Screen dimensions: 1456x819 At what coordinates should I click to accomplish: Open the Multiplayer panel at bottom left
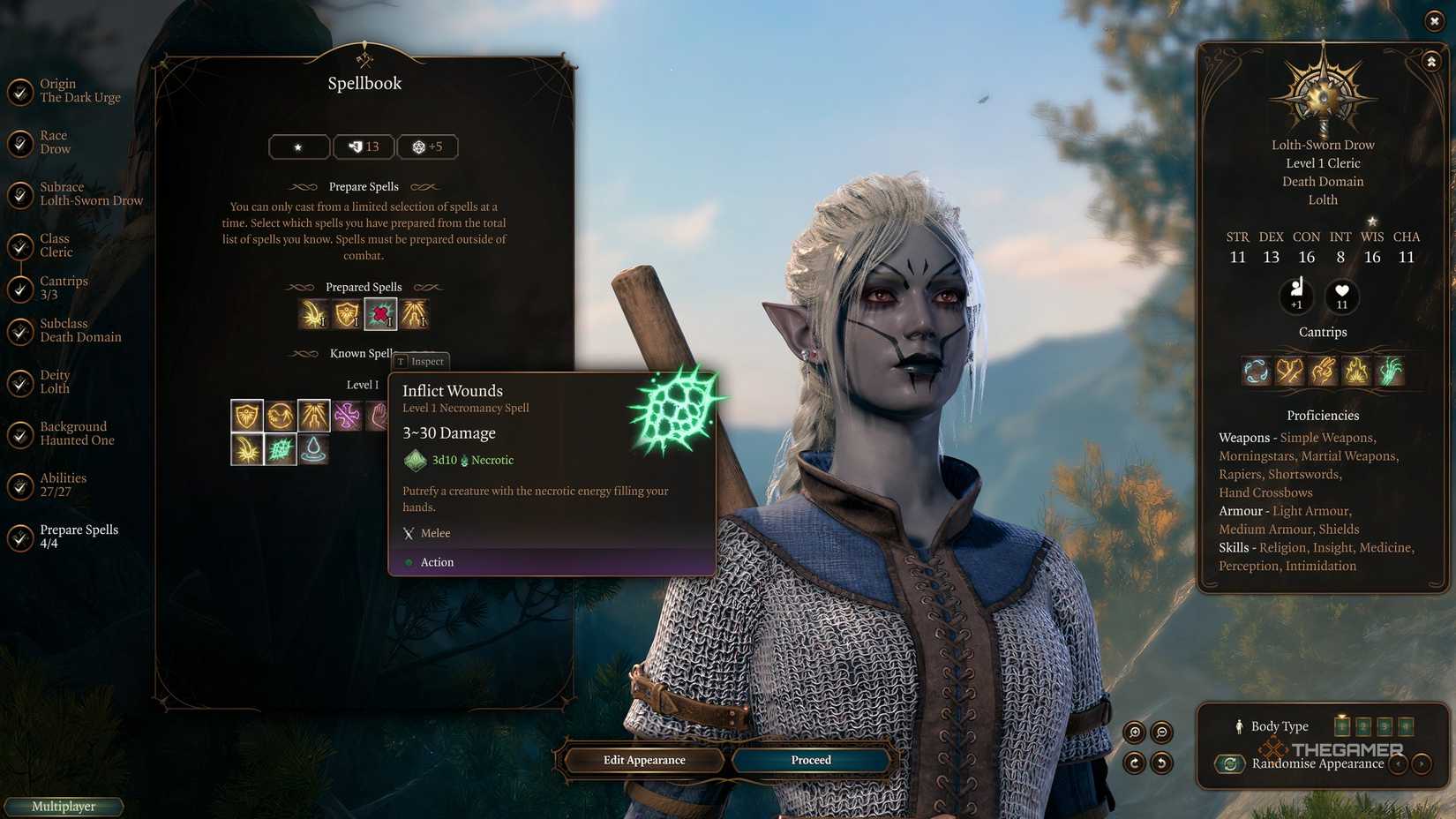[x=63, y=806]
